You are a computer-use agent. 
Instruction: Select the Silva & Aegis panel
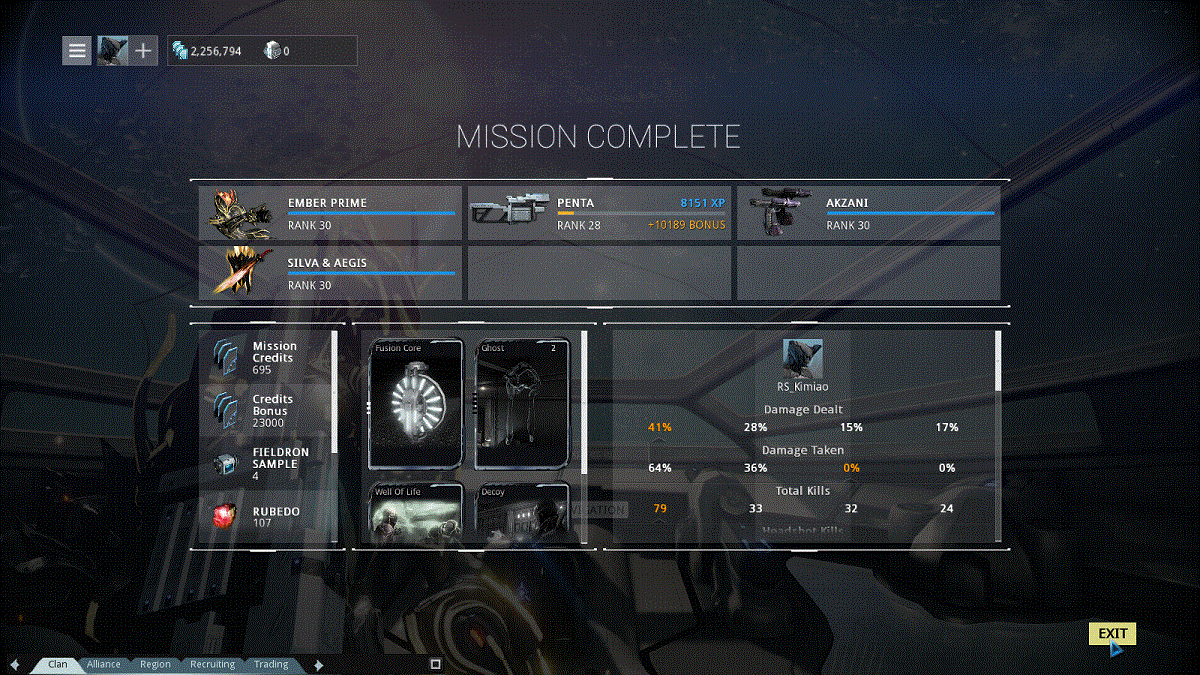(331, 273)
